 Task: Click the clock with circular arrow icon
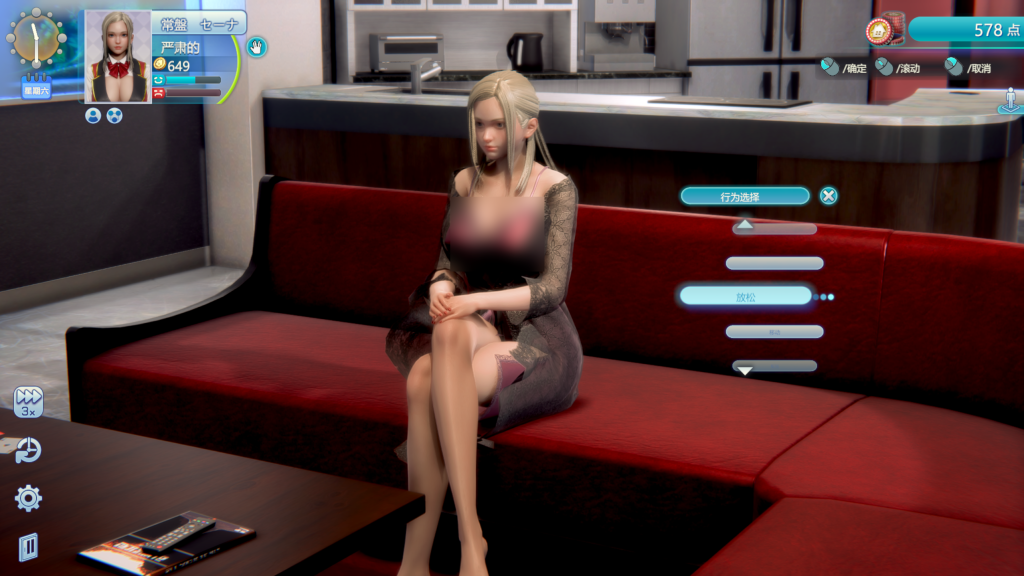click(x=28, y=450)
